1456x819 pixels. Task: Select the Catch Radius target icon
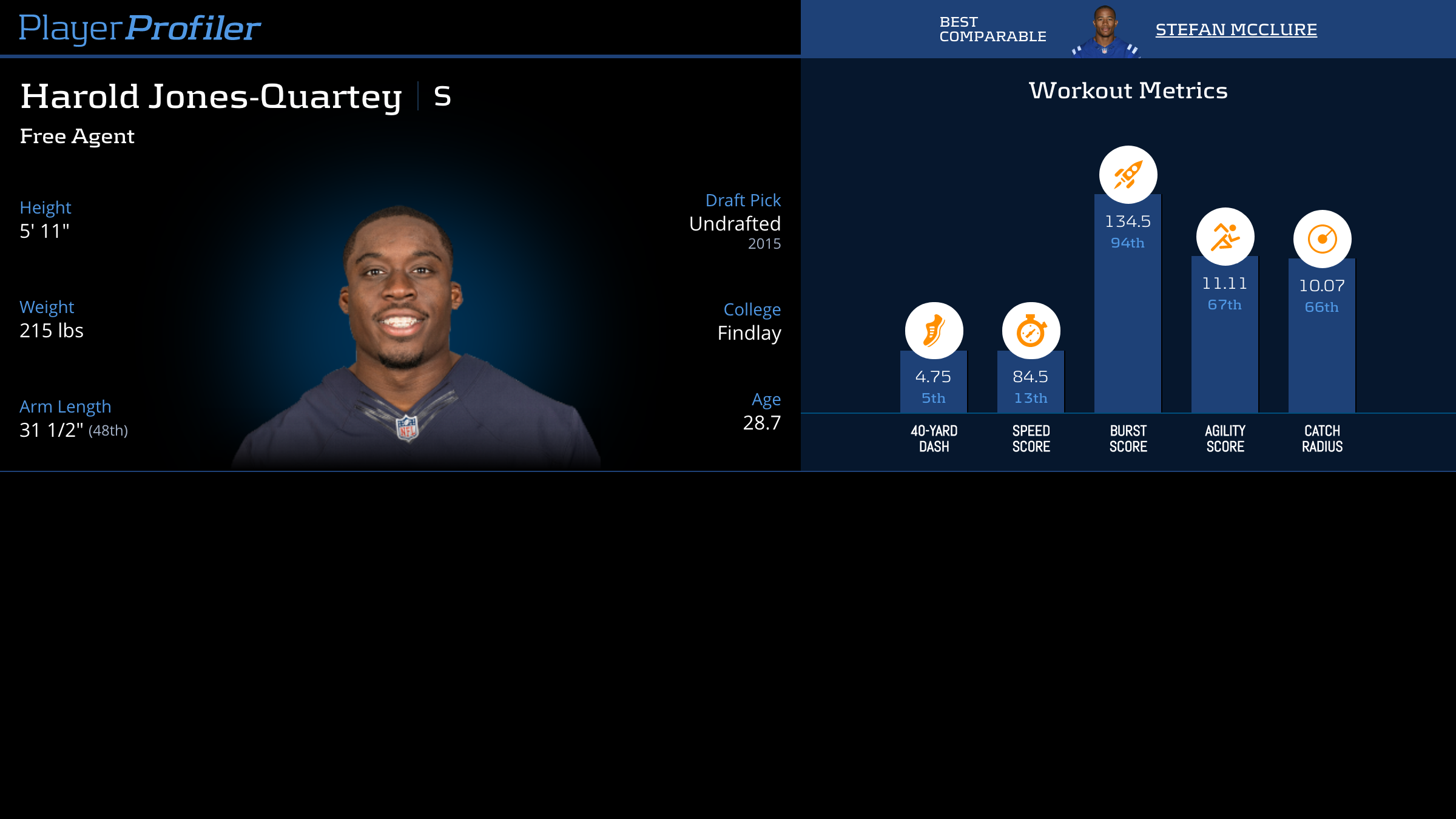pyautogui.click(x=1322, y=239)
